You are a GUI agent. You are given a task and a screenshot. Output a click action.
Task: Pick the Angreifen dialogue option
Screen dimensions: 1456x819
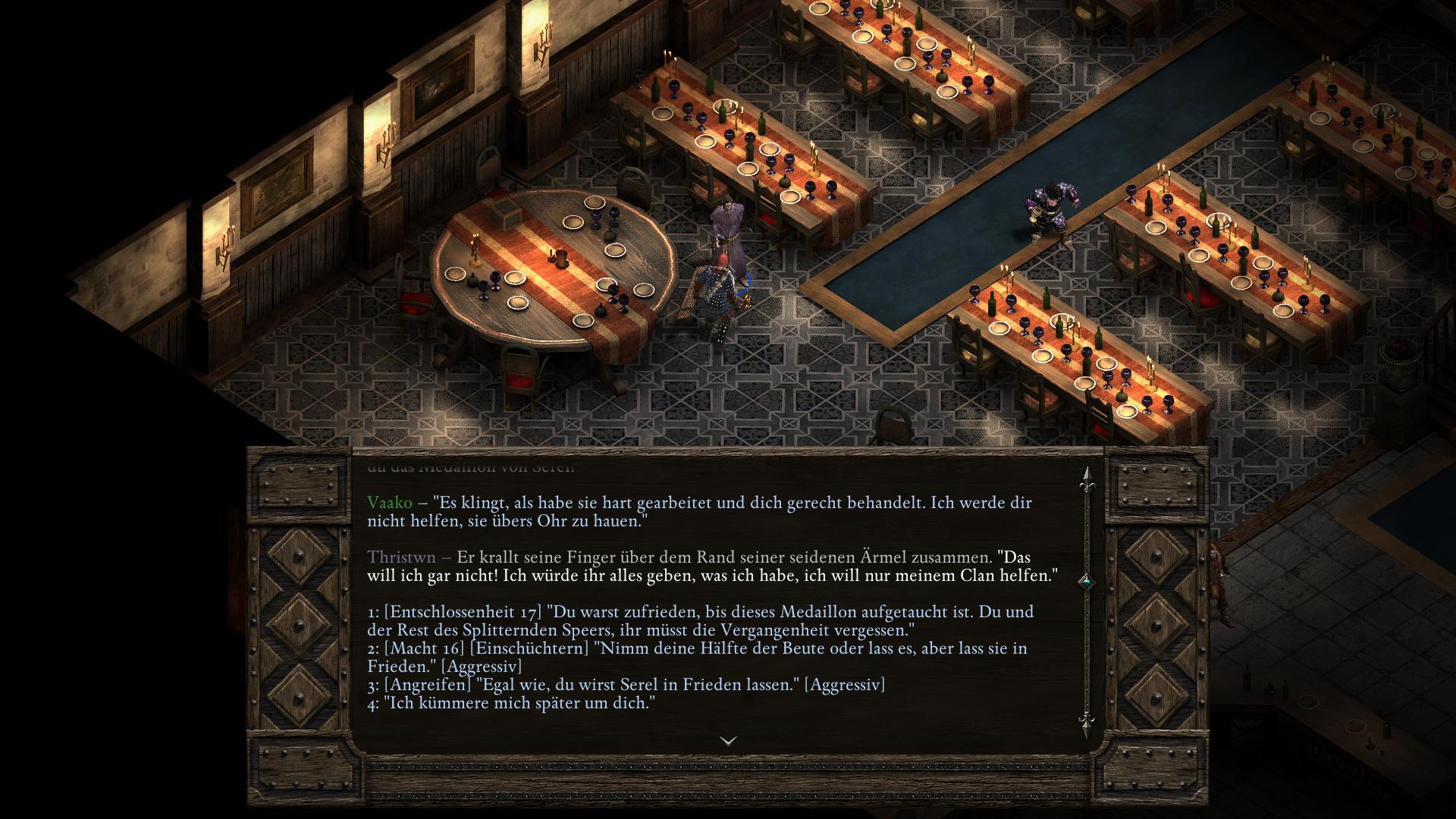[x=626, y=685]
